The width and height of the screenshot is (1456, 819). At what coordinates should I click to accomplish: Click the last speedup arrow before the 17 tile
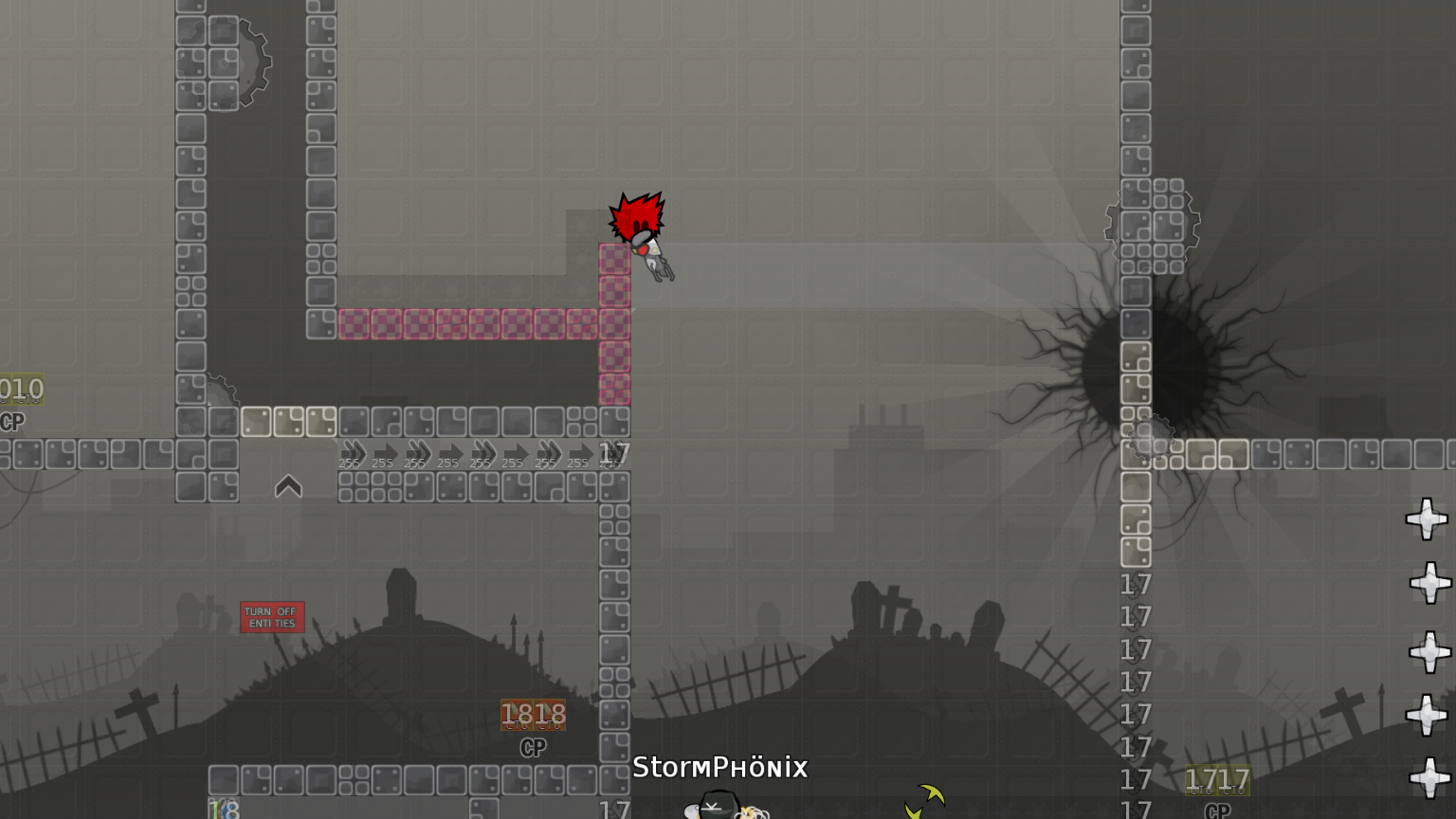(x=581, y=452)
